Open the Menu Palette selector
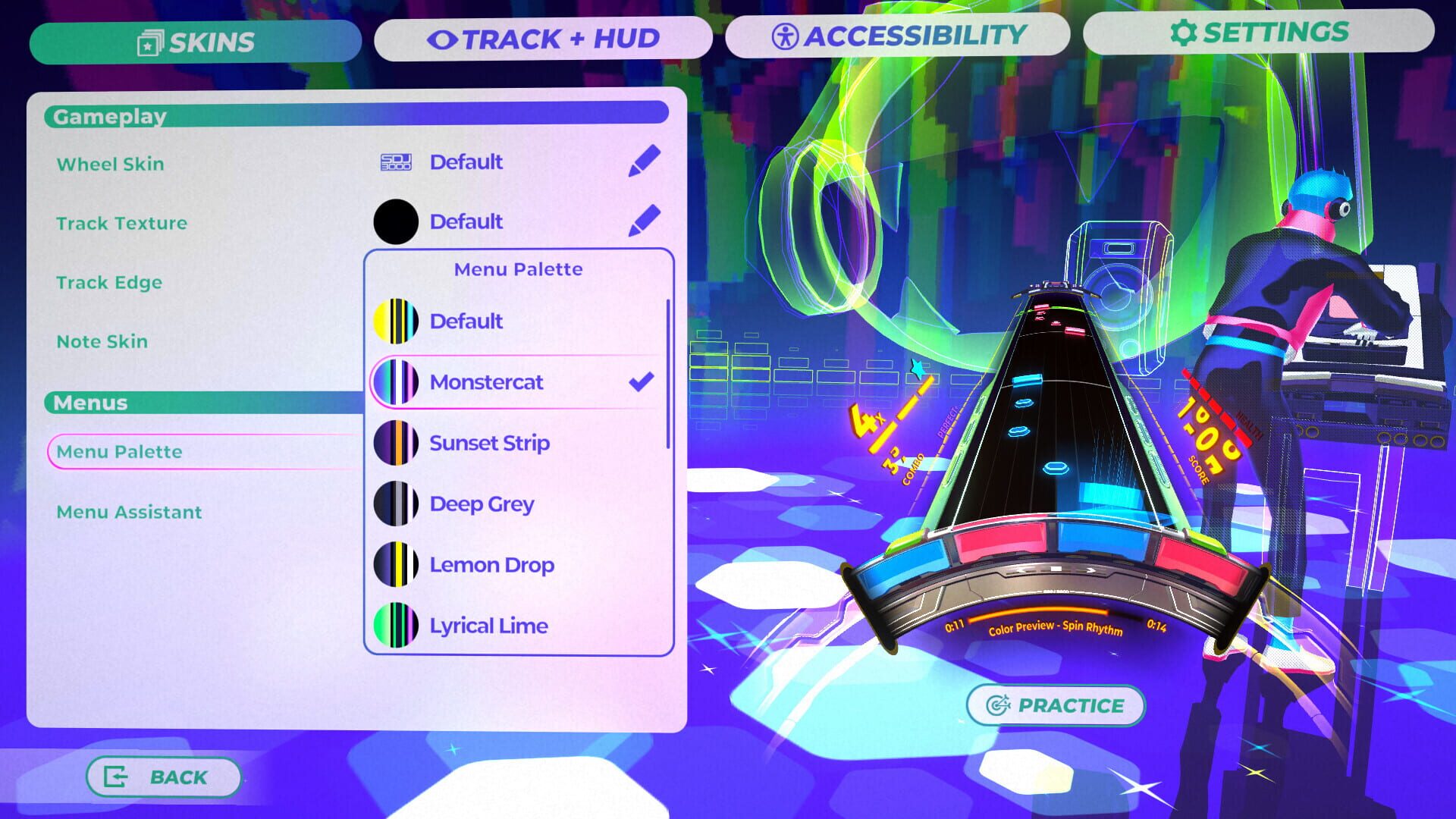Screen dimensions: 1456x819 coord(119,451)
